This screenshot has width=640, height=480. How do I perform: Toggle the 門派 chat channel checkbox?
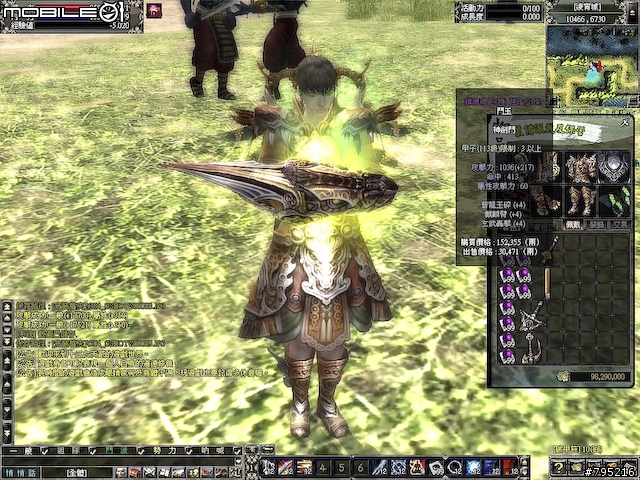(x=142, y=451)
